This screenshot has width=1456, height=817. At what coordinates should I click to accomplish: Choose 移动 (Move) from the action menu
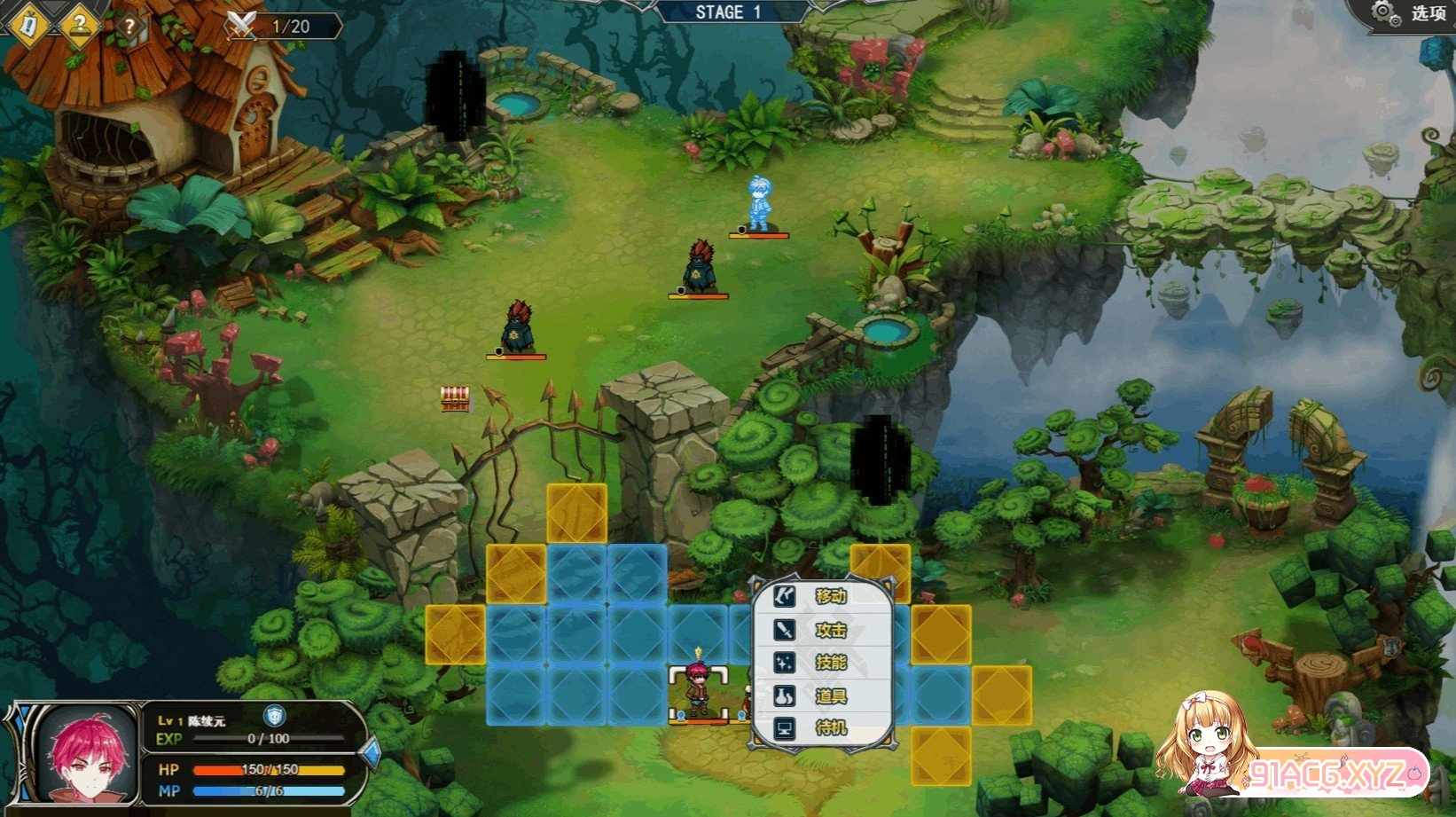822,596
